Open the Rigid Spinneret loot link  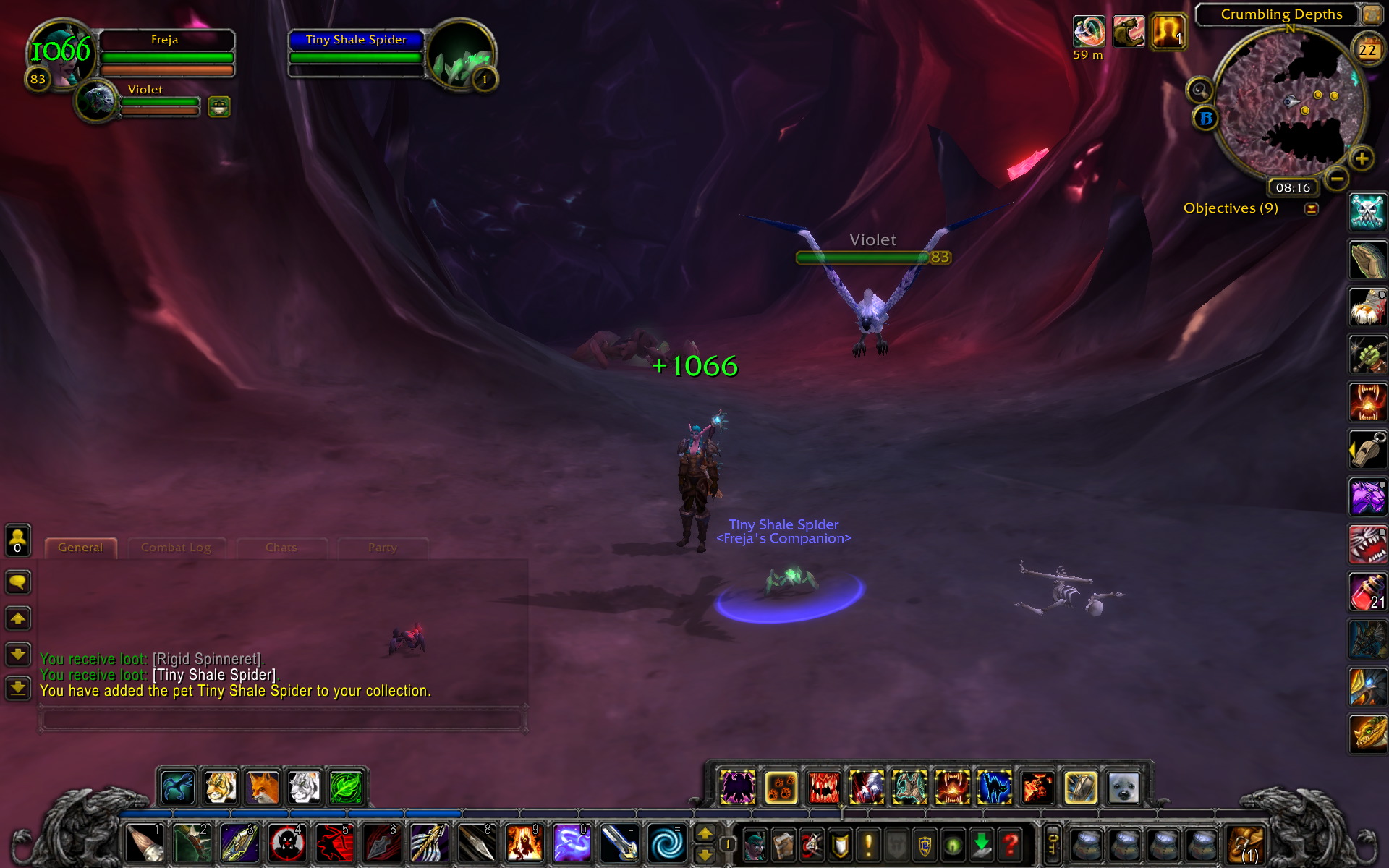pyautogui.click(x=208, y=659)
